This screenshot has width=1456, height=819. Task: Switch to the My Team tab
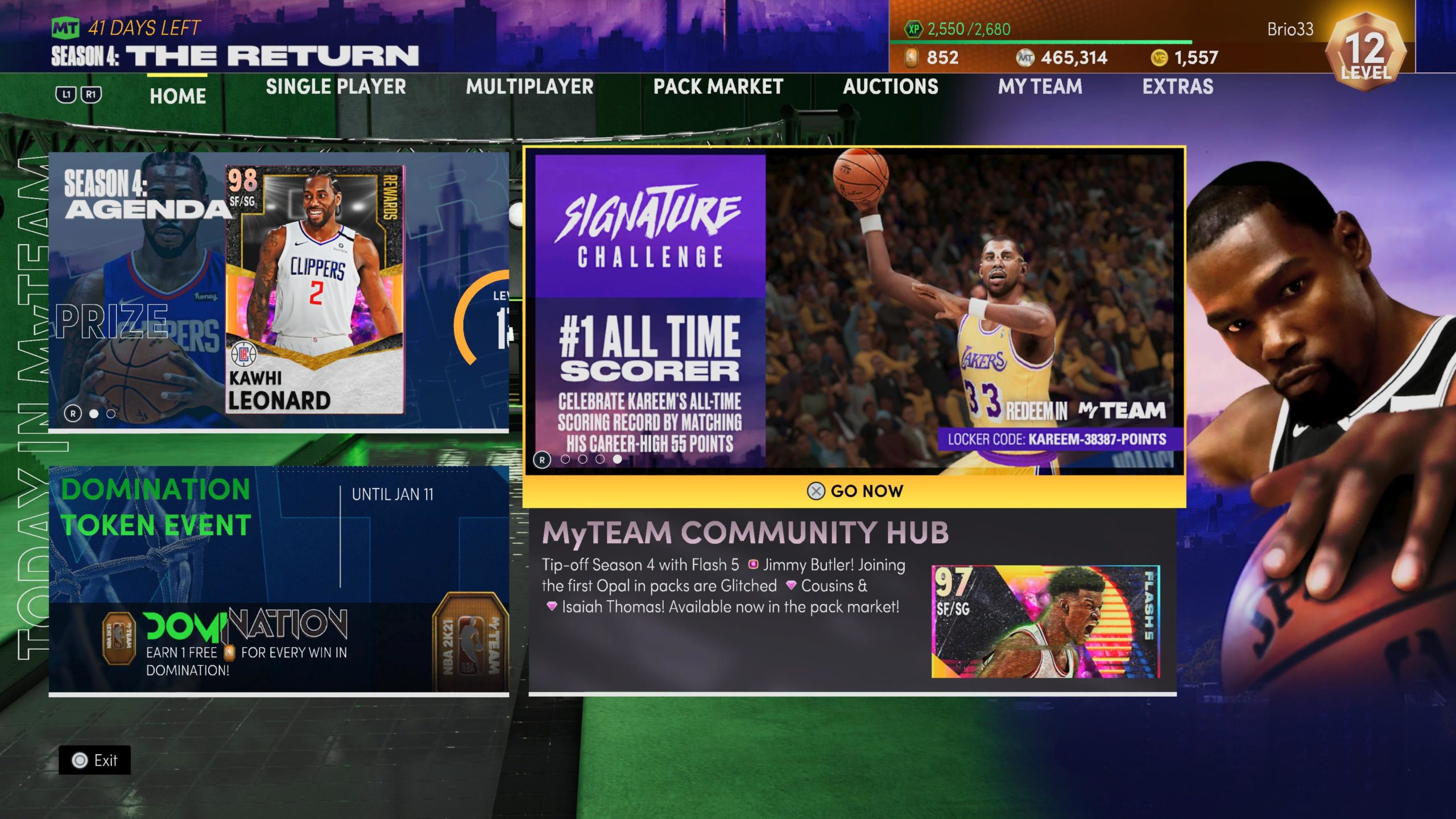point(1040,87)
